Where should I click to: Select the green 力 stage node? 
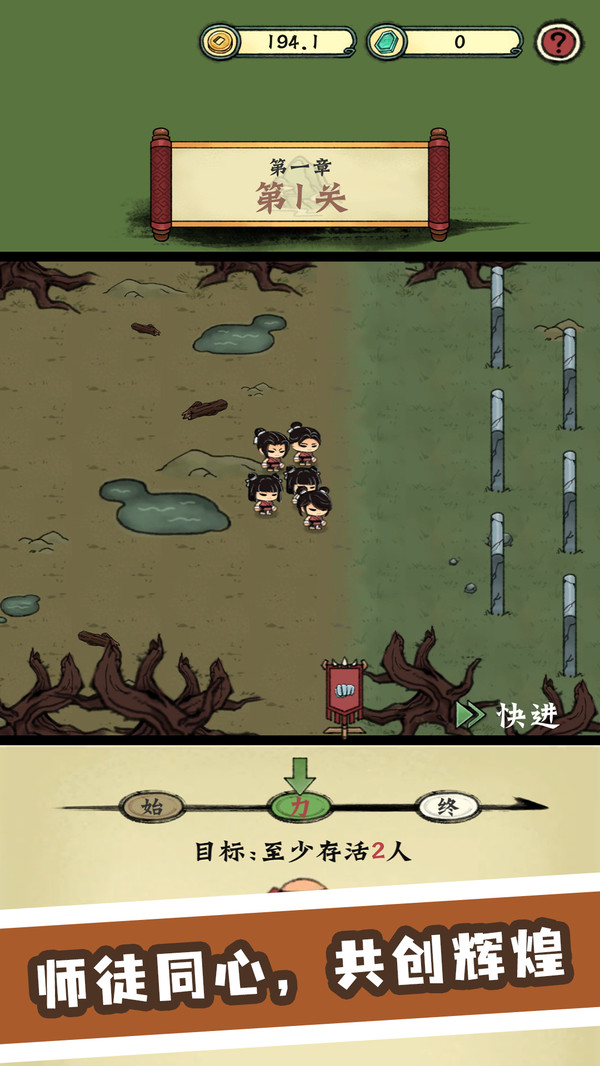[298, 806]
